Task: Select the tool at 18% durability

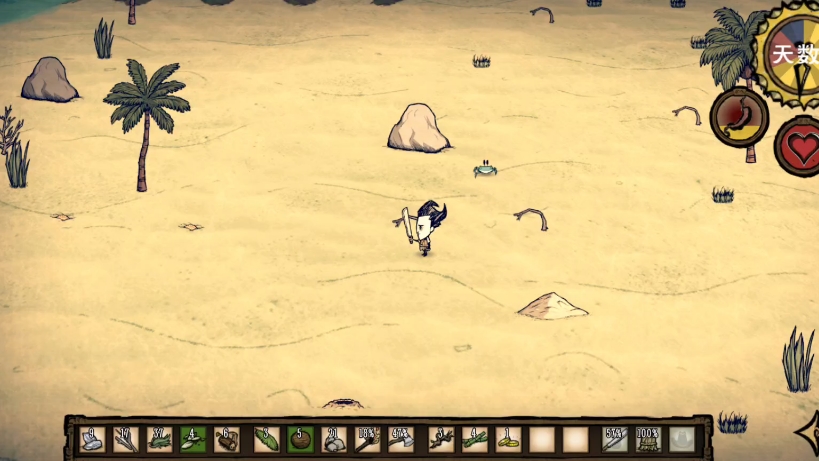Action: click(368, 439)
